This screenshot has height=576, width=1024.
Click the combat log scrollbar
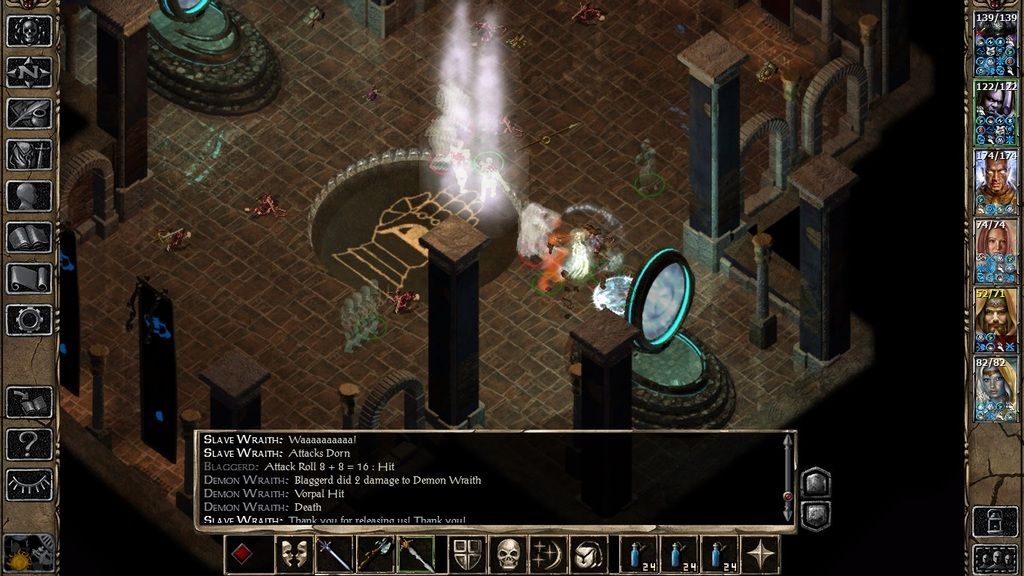click(787, 480)
